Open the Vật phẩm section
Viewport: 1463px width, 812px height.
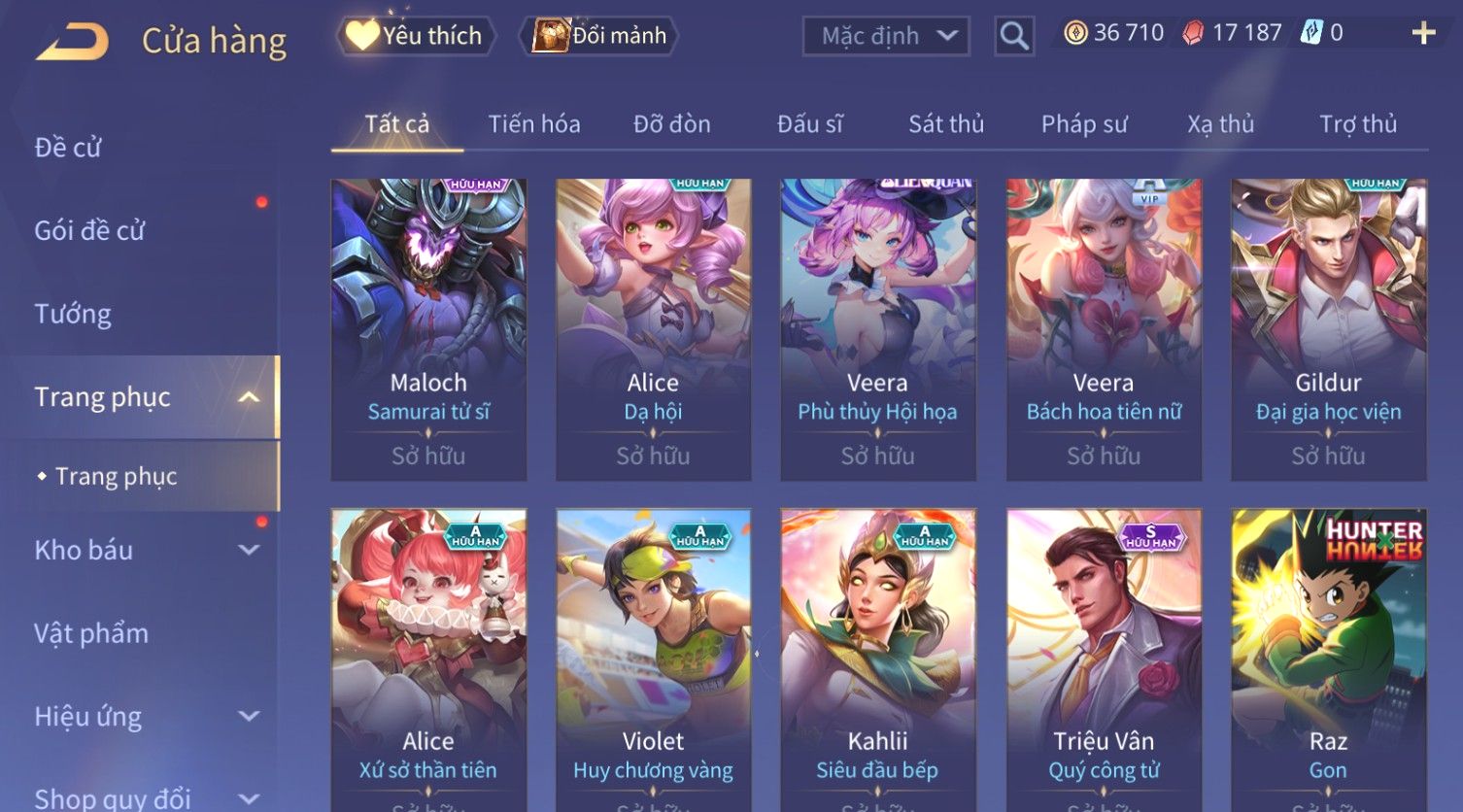(91, 633)
